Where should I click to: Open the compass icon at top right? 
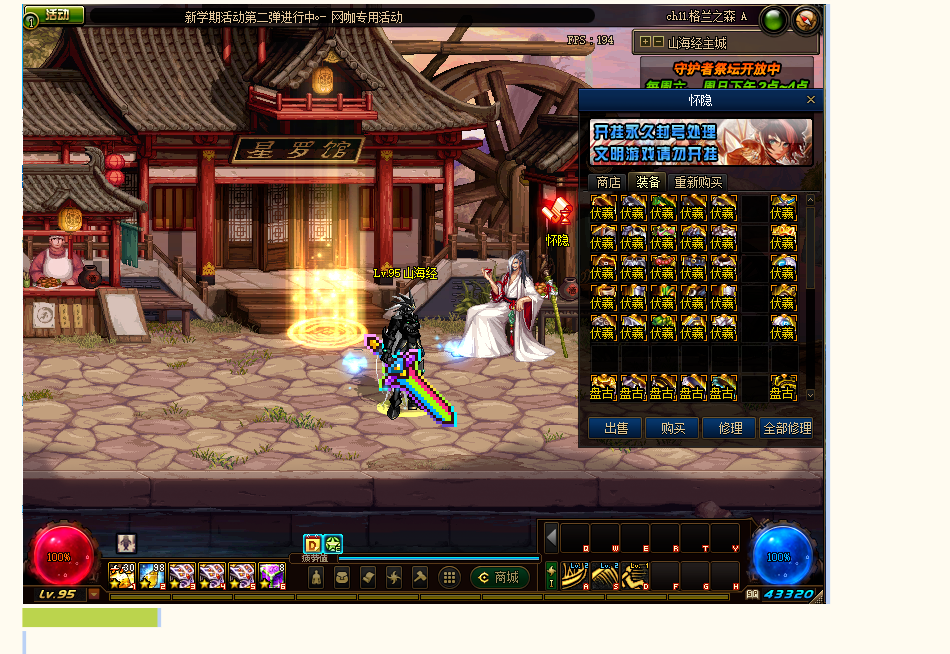point(805,20)
